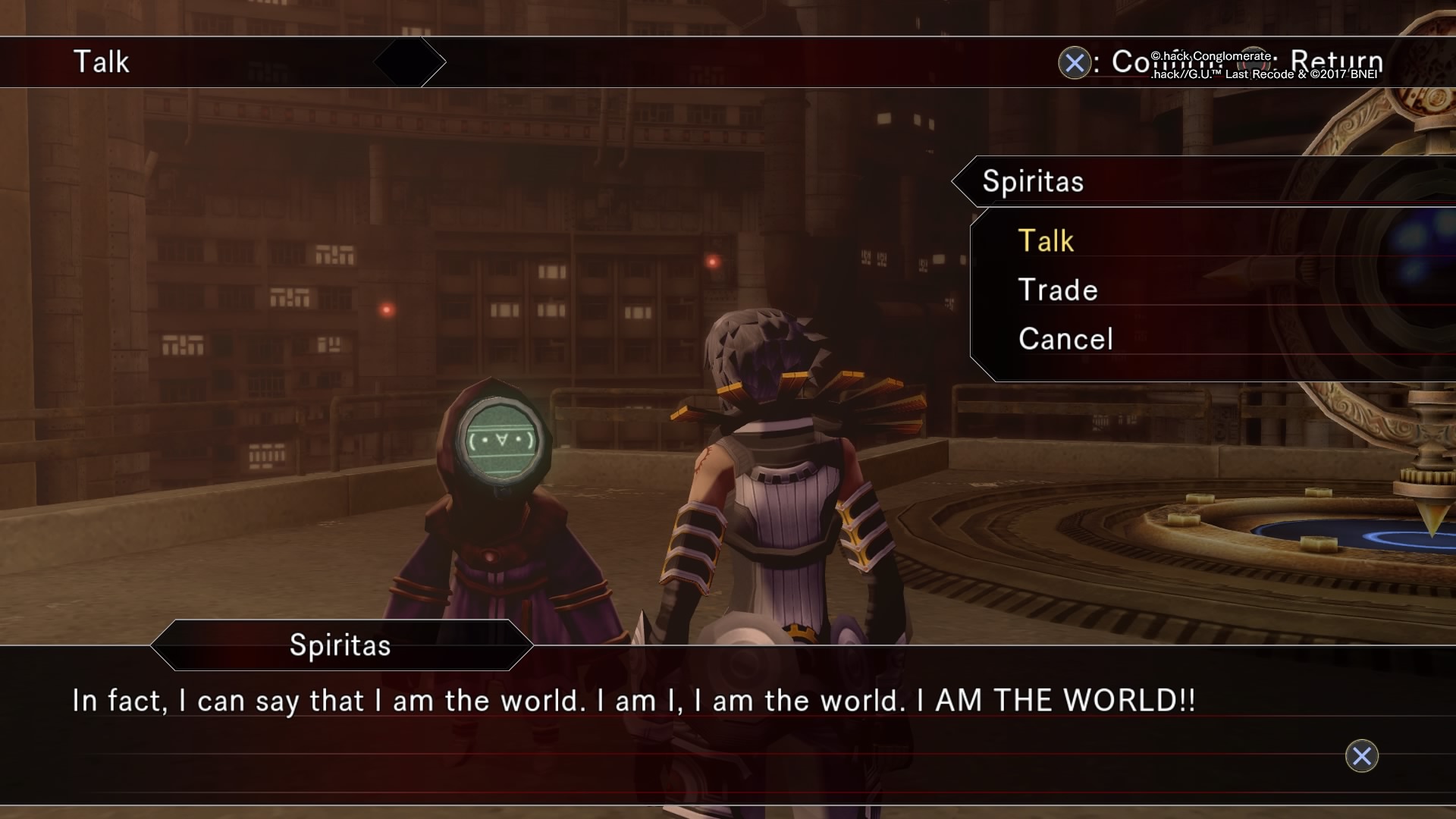Viewport: 1456px width, 819px height.
Task: Cancel the Spiritas interaction menu
Action: pyautogui.click(x=1065, y=339)
